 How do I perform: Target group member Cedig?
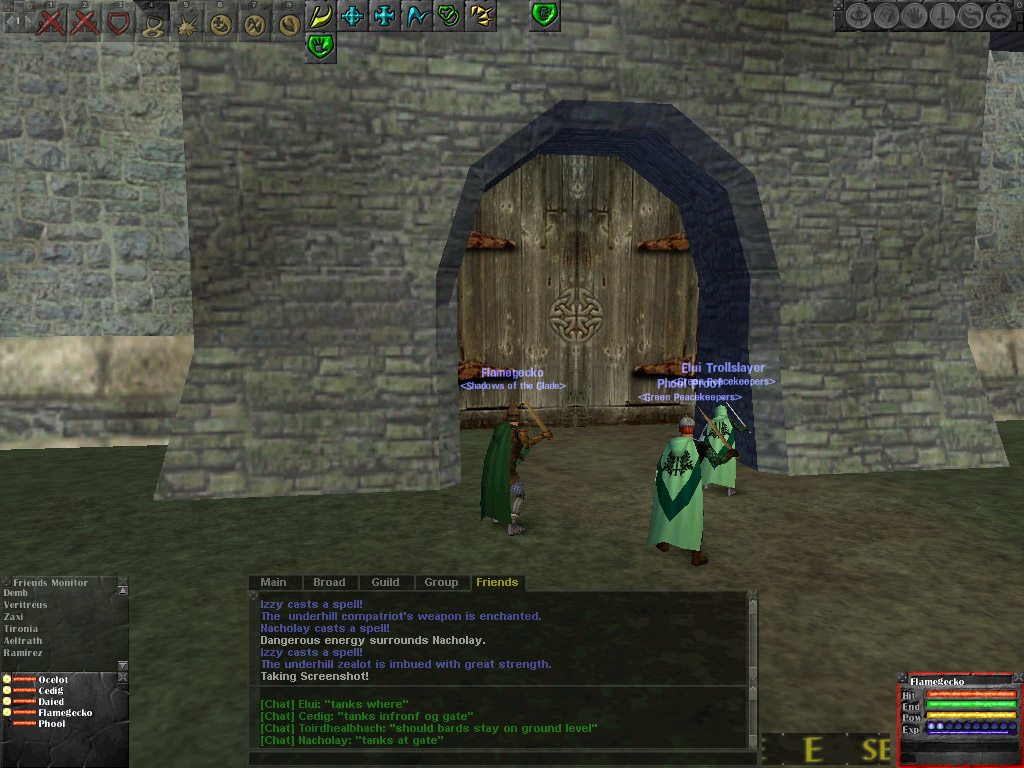click(x=50, y=691)
